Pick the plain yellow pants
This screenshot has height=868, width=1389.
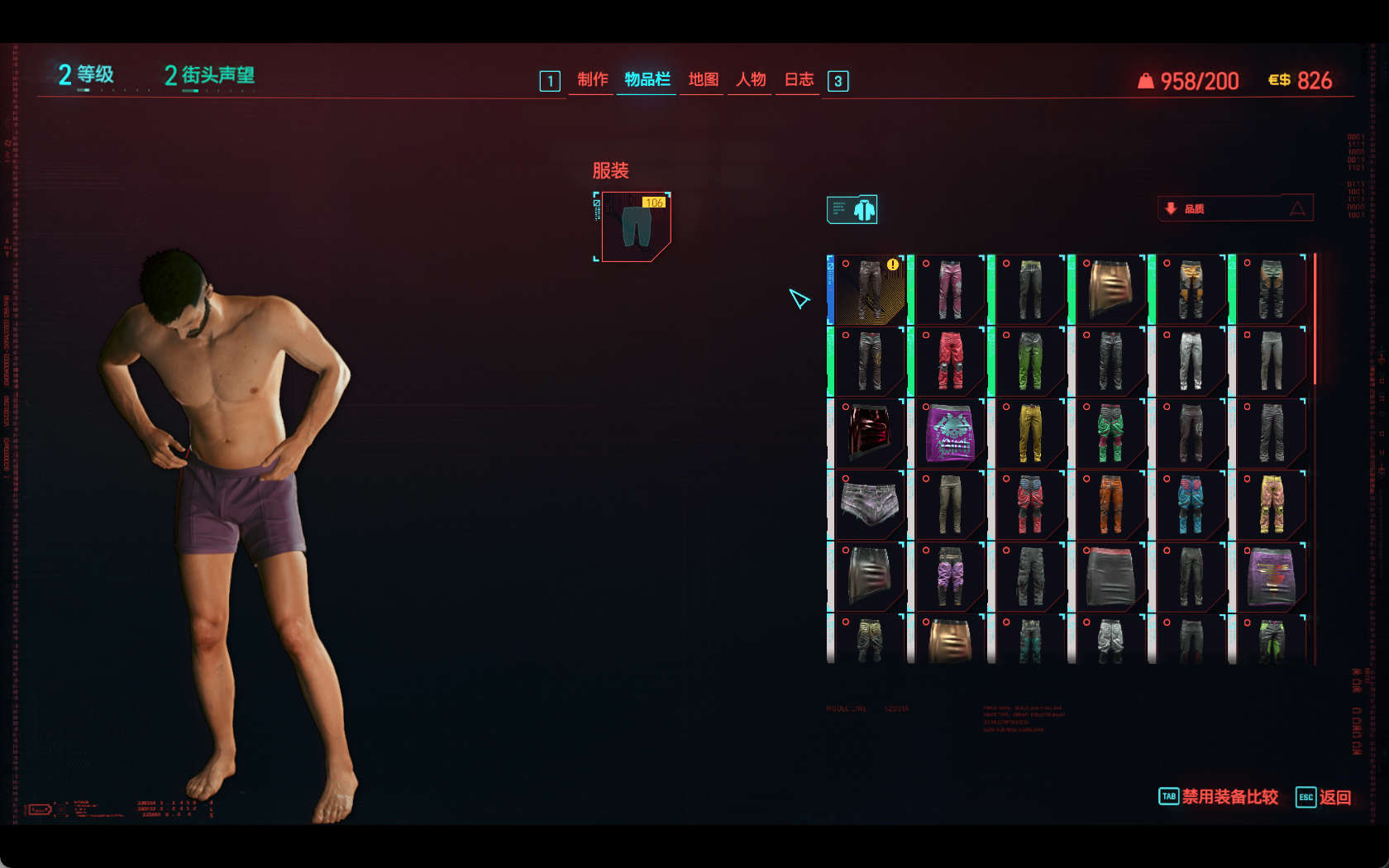(x=1029, y=432)
